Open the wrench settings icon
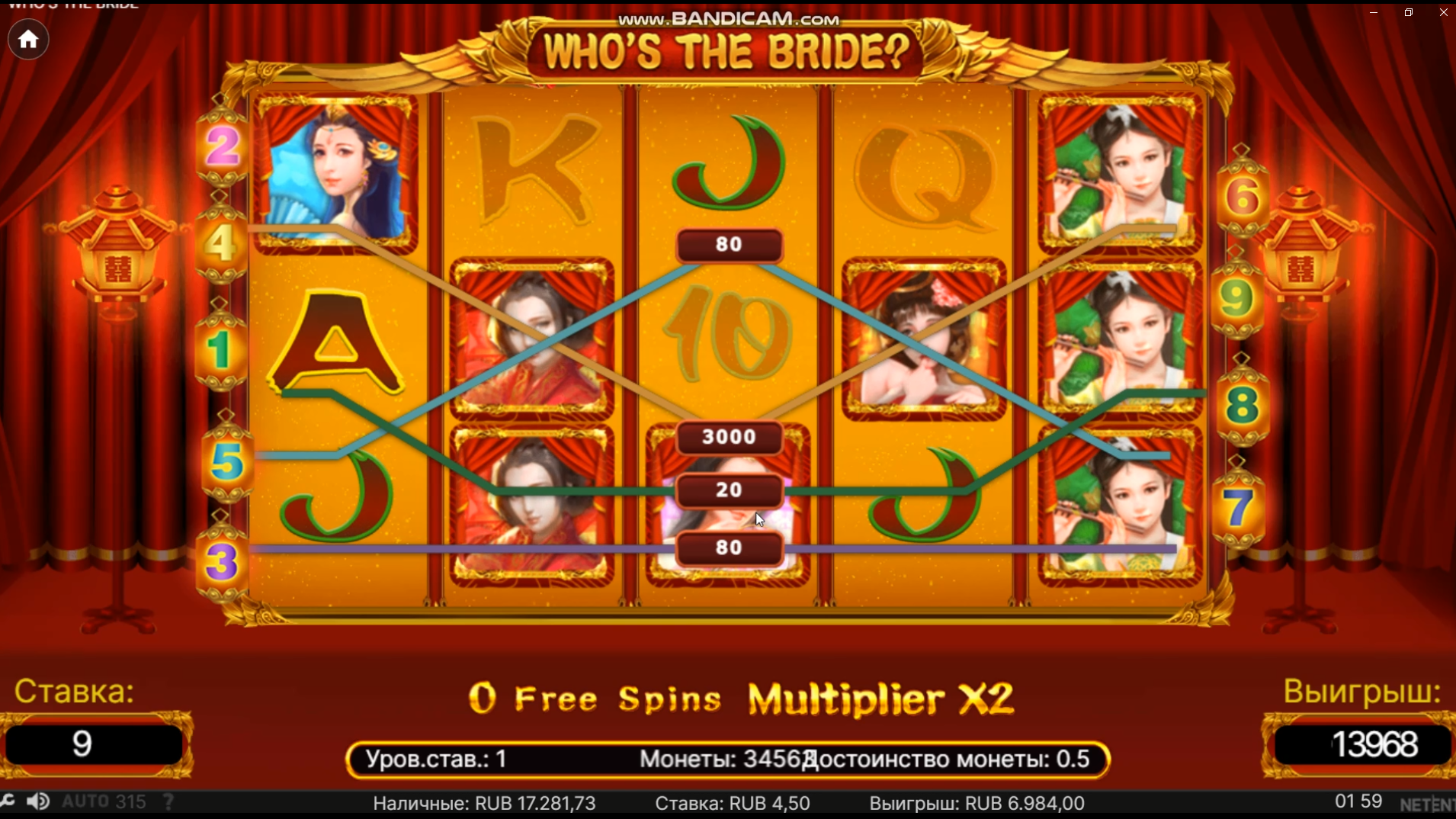Image resolution: width=1456 pixels, height=819 pixels. point(8,801)
